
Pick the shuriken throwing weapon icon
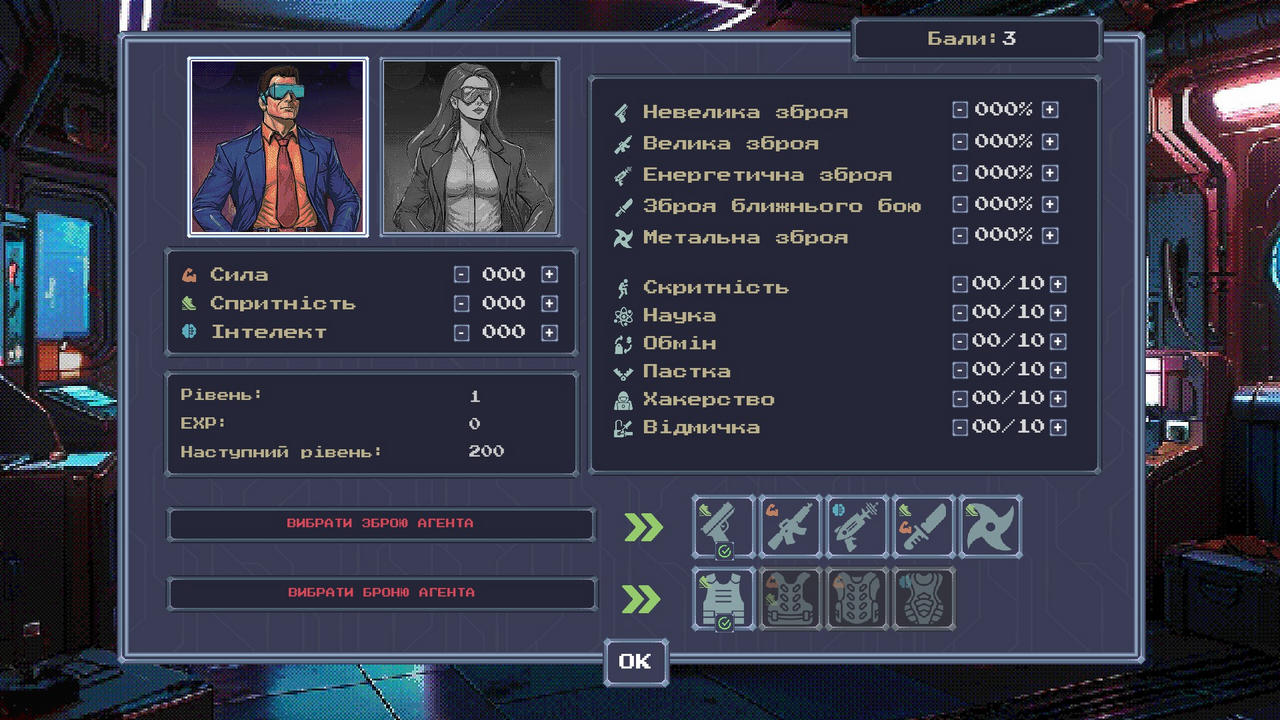click(x=990, y=526)
